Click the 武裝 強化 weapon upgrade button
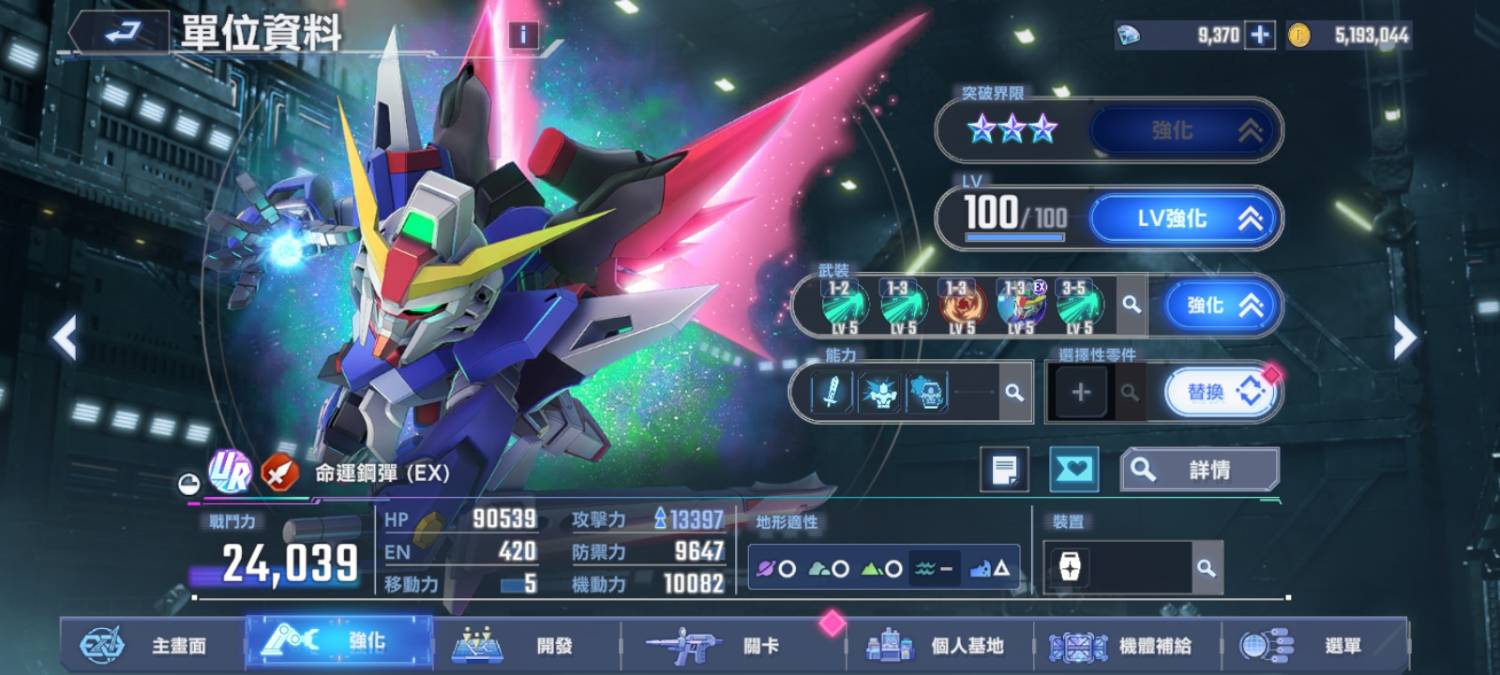This screenshot has width=1500, height=675. (x=1222, y=306)
